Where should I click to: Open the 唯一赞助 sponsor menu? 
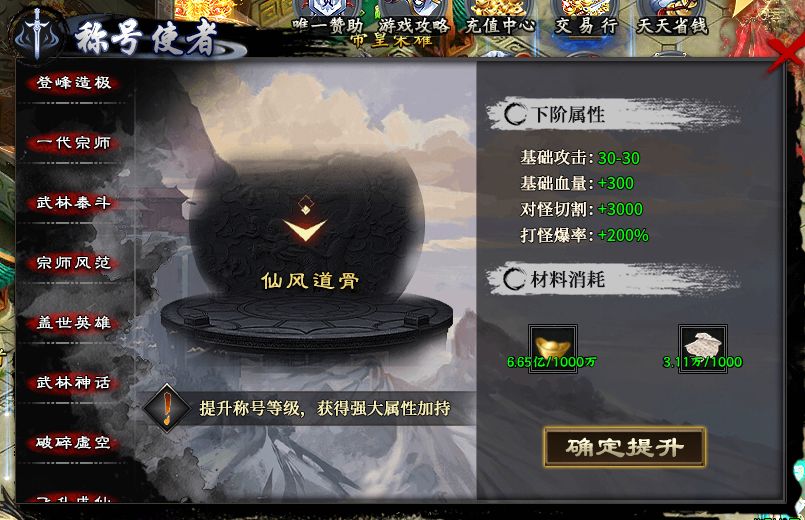pyautogui.click(x=328, y=26)
